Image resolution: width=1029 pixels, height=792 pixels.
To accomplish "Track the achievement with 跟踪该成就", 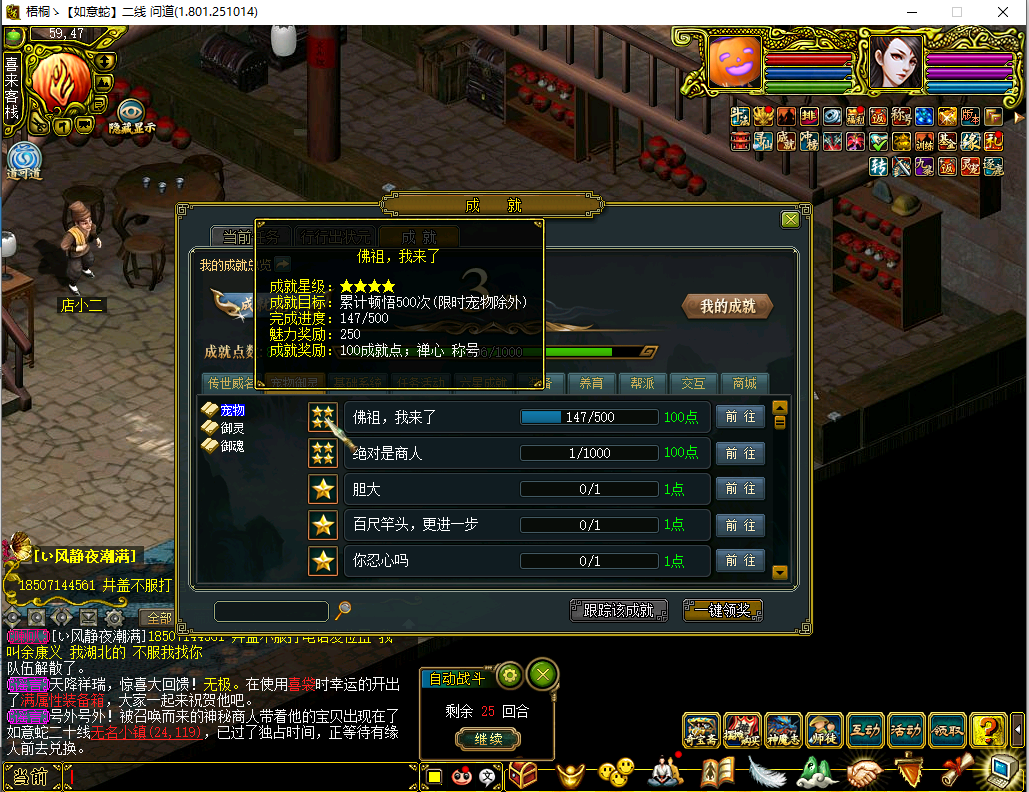I will pyautogui.click(x=619, y=610).
